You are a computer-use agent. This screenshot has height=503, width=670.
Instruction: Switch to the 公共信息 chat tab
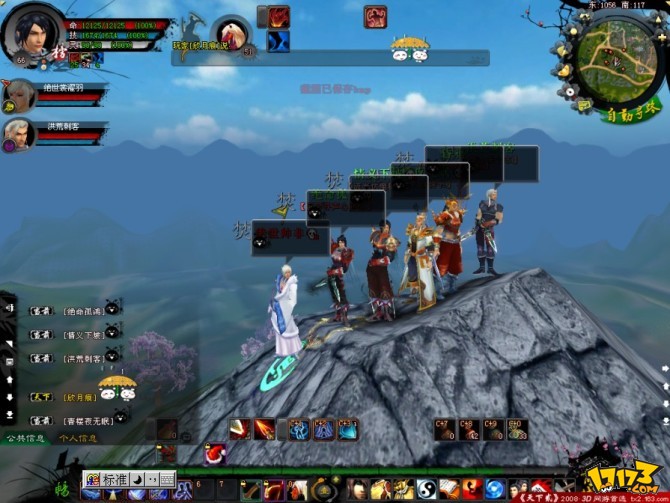[25, 438]
